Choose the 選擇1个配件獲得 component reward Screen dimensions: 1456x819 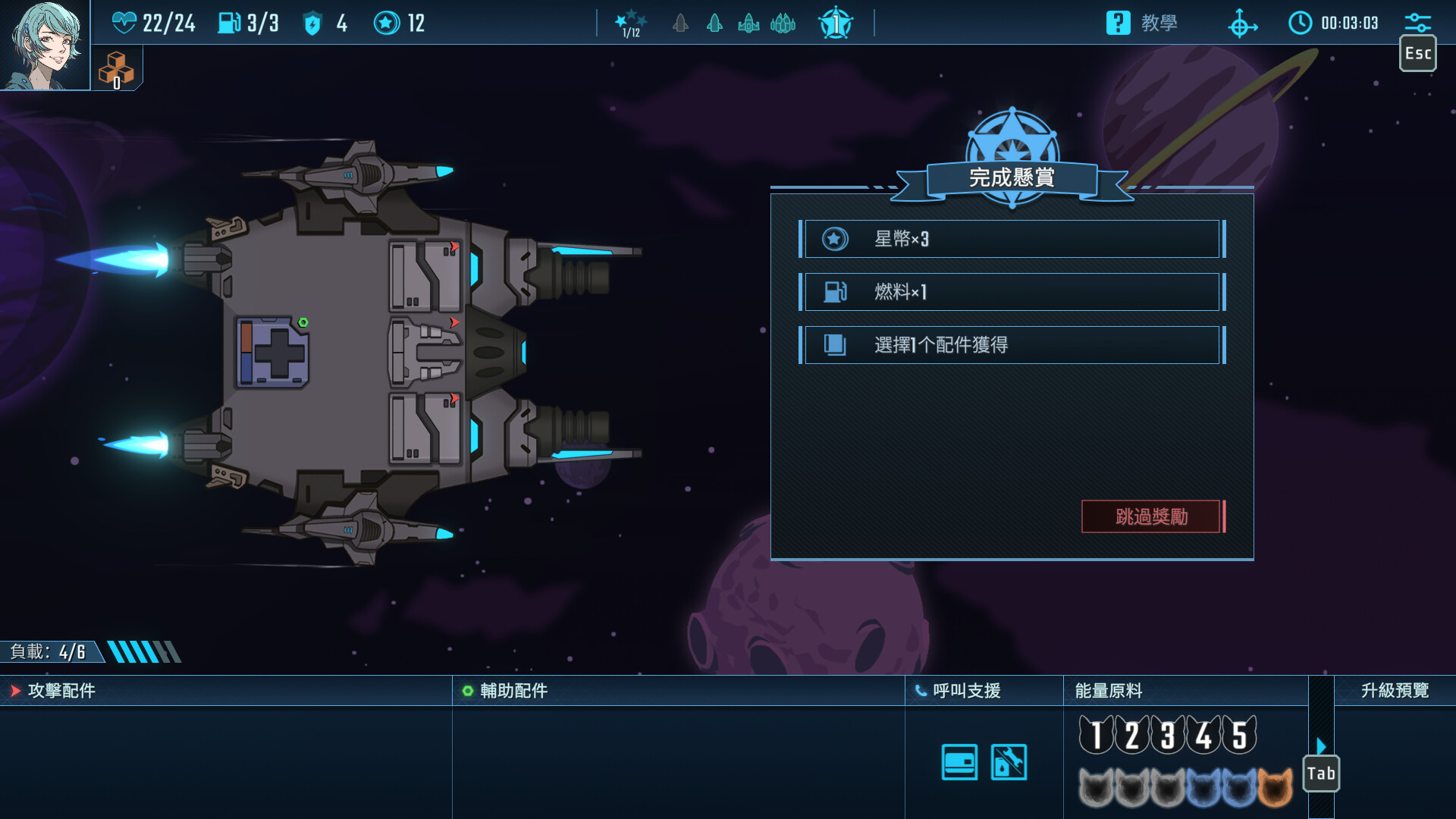pos(1011,345)
